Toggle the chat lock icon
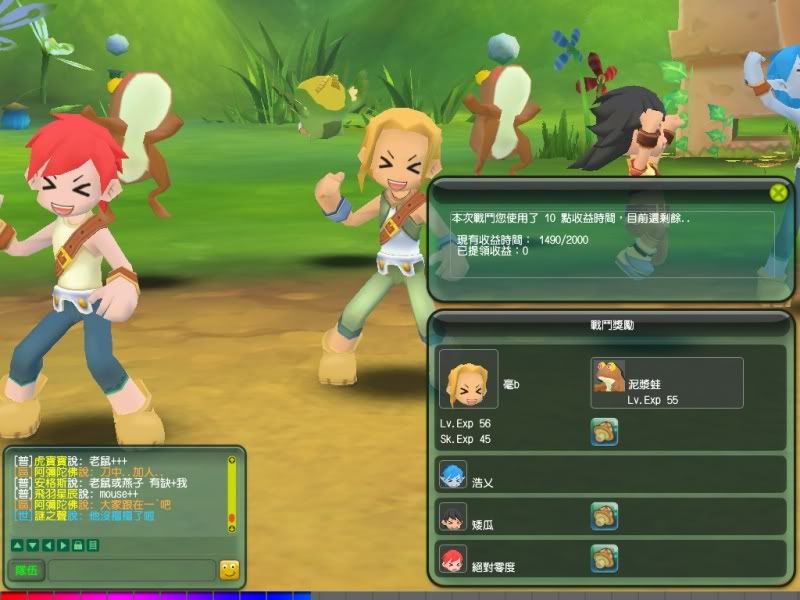Image resolution: width=800 pixels, height=600 pixels. (77, 545)
